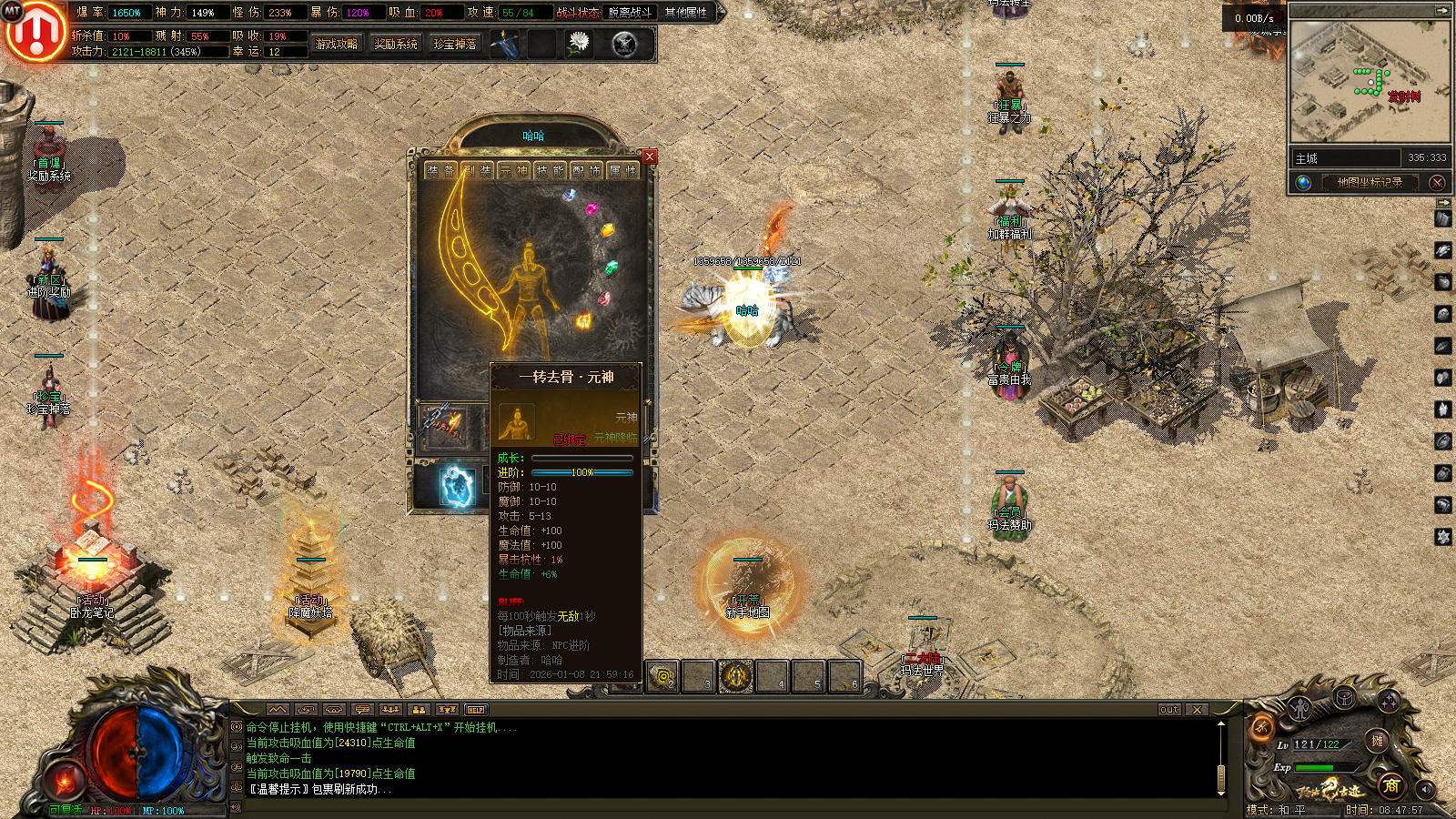Screen dimensions: 1456x819
Task: Click the out button on chat bar
Action: pos(1169,710)
